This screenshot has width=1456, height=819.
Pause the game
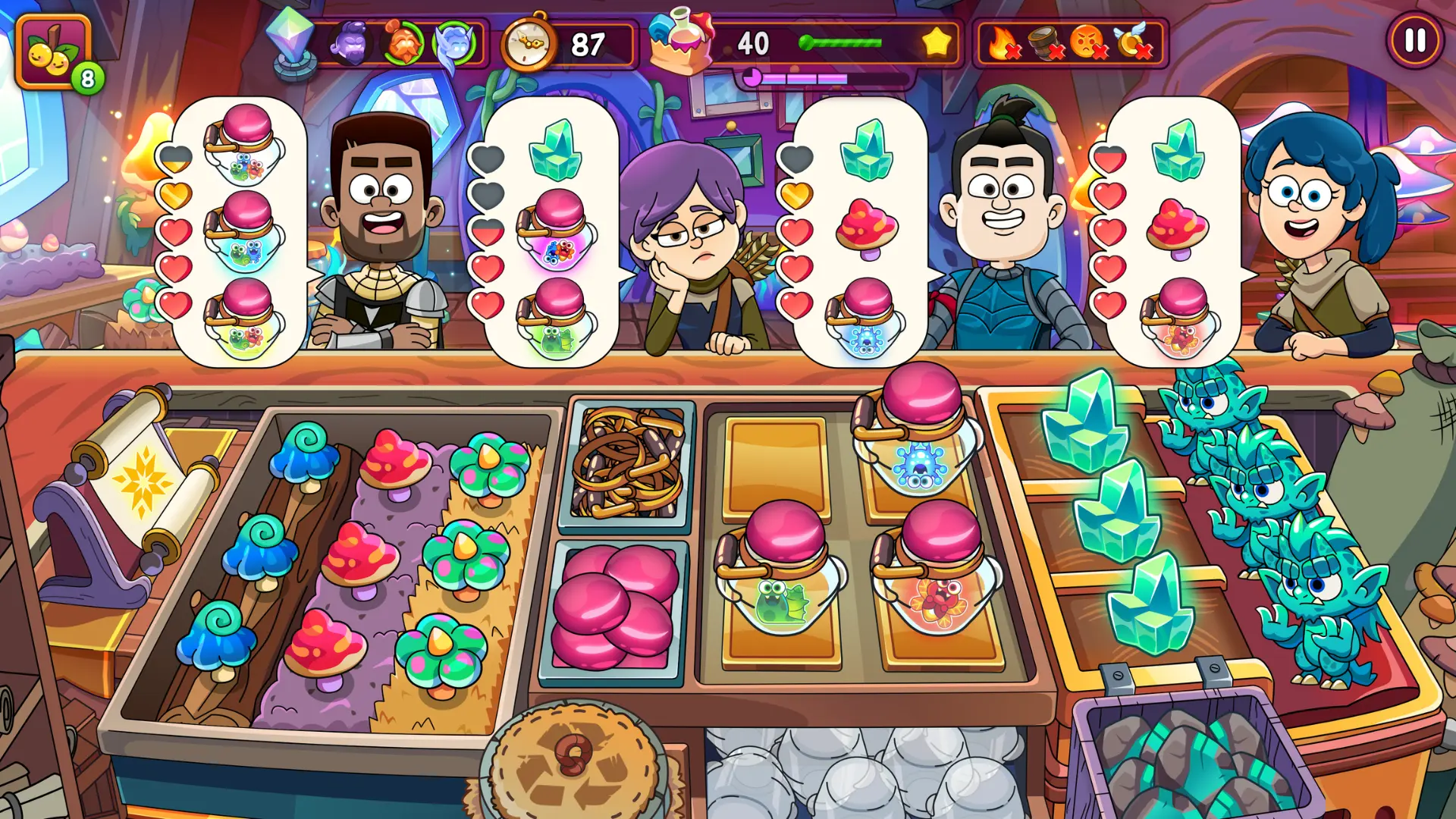tap(1415, 41)
